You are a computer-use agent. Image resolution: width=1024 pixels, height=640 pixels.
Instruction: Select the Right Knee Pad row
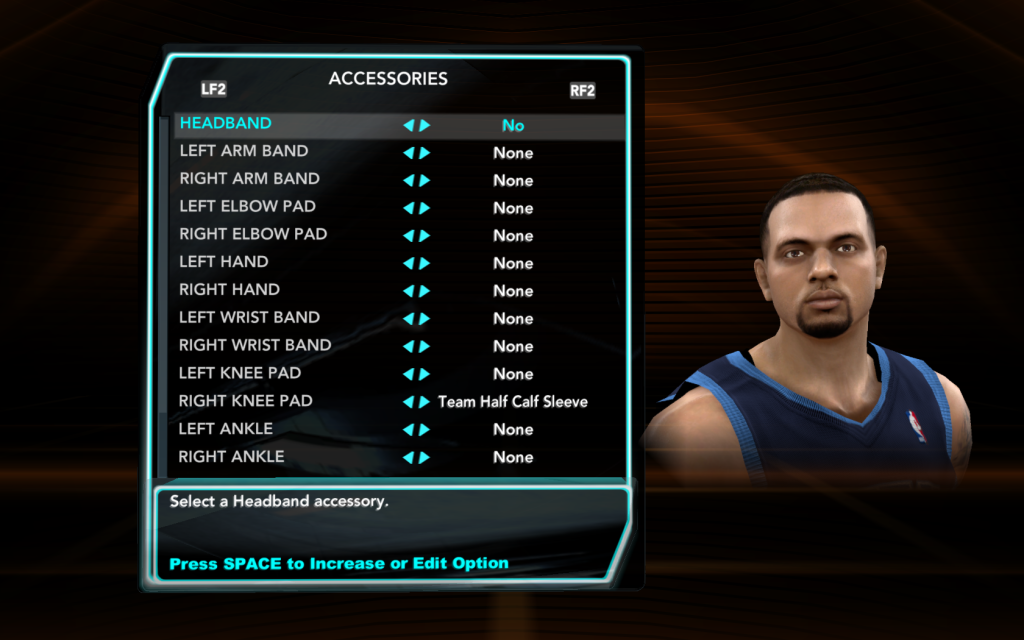(x=246, y=401)
